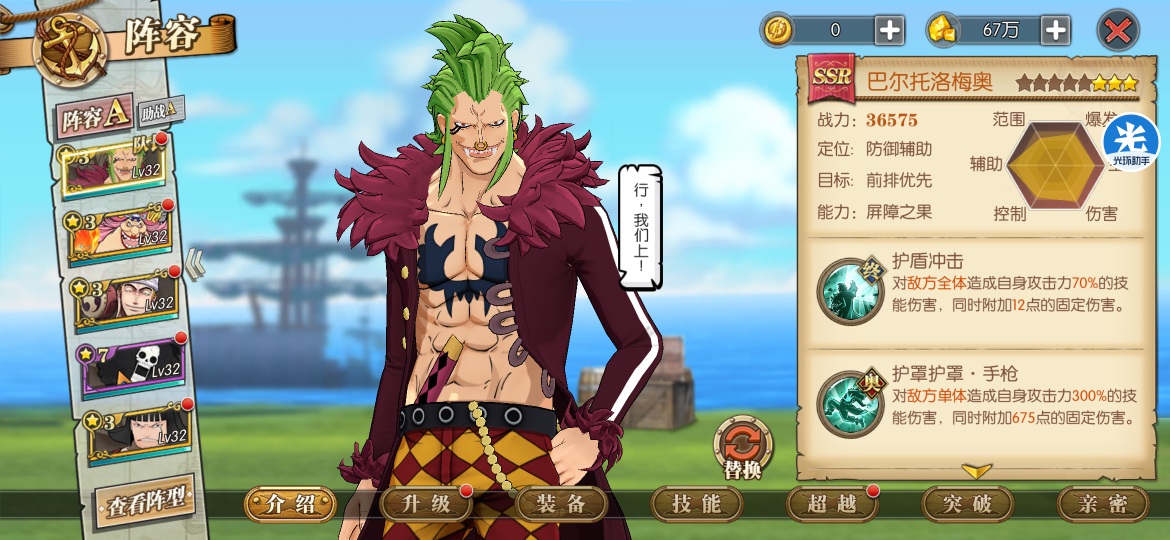
Task: Open the 亲密 intimacy tab
Action: (x=1102, y=504)
